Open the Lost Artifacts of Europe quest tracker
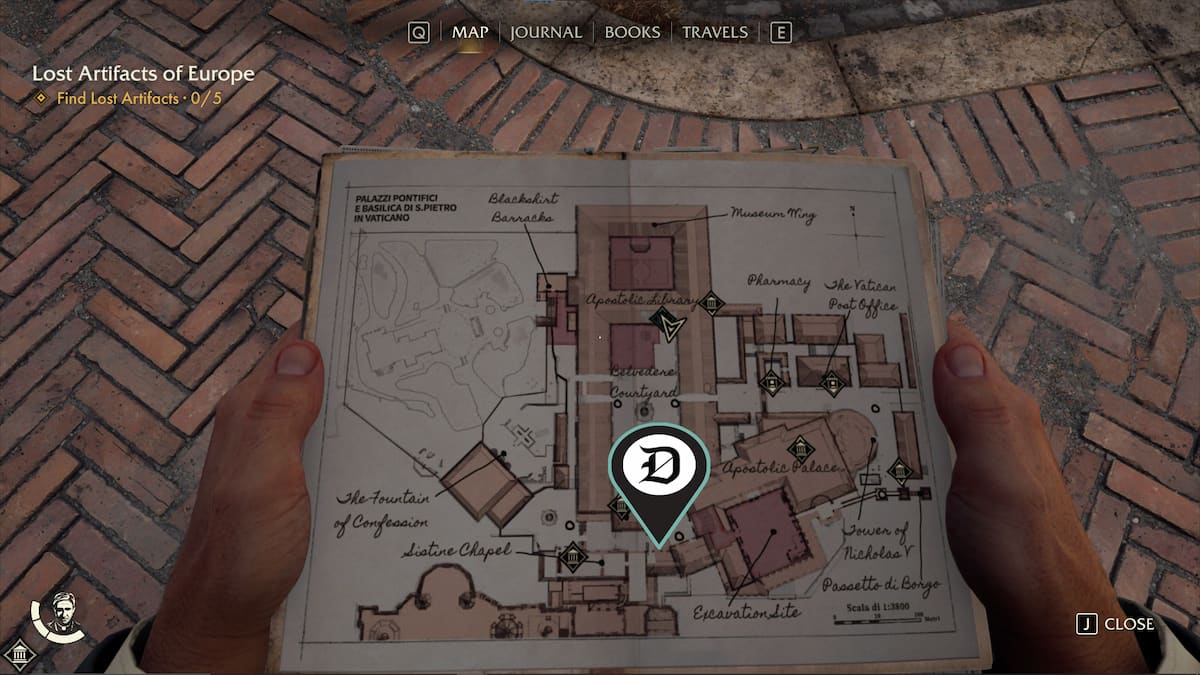Viewport: 1200px width, 675px height. [143, 74]
